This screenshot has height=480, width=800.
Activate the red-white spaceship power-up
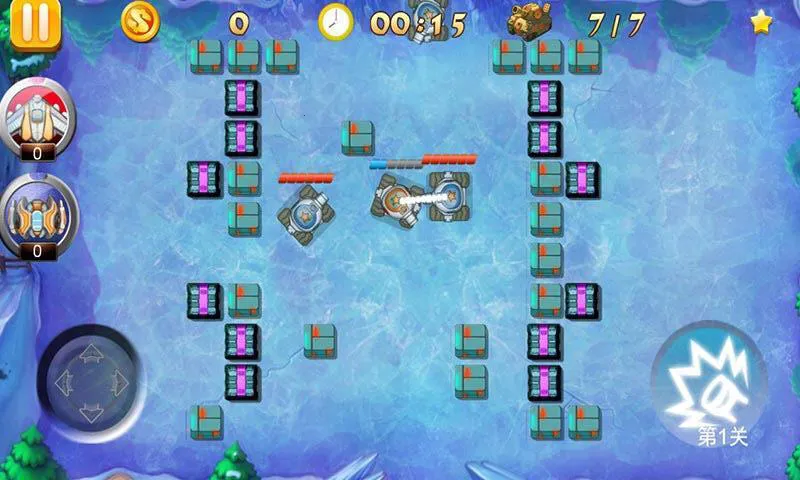click(36, 114)
